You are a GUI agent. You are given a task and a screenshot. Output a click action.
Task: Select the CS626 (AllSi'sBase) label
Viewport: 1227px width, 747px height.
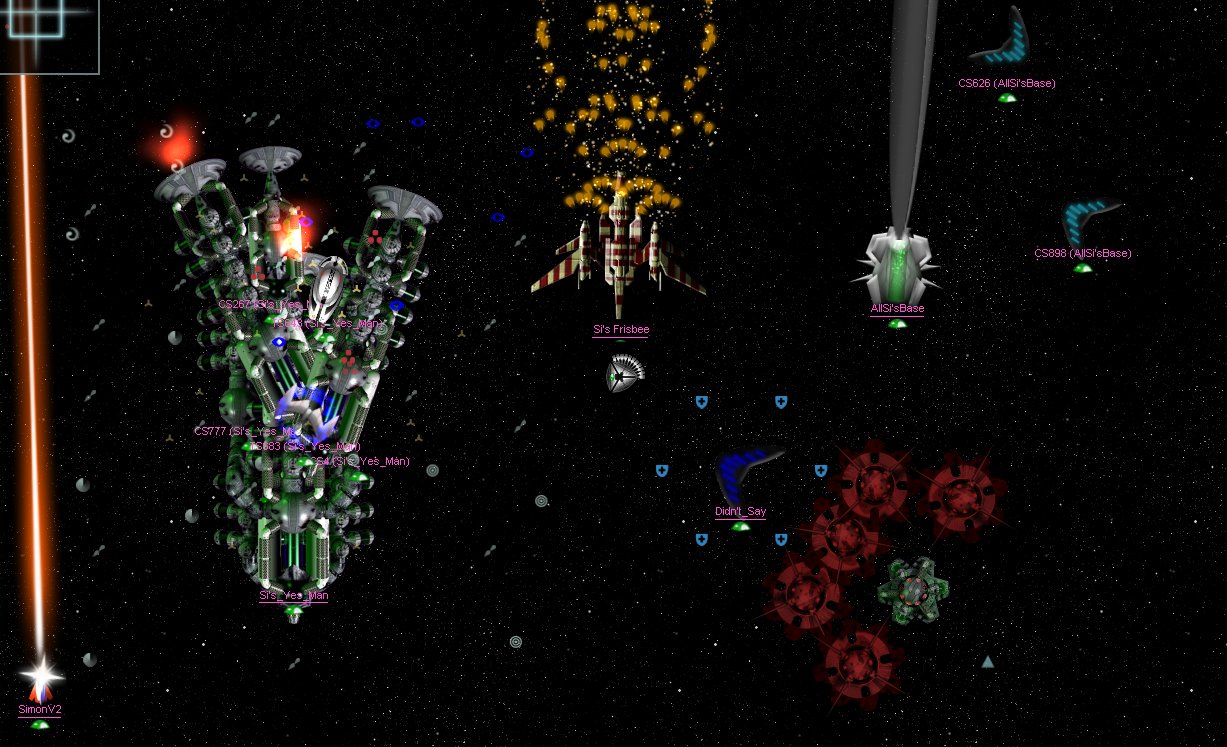1006,84
